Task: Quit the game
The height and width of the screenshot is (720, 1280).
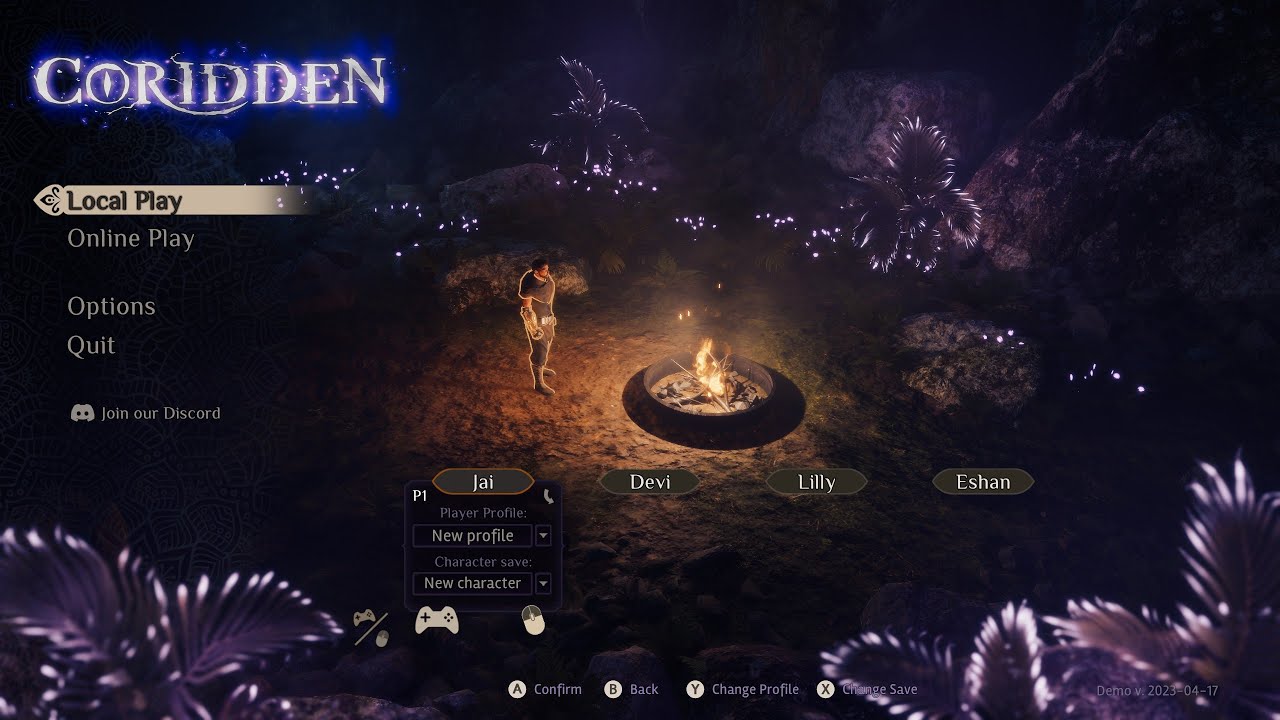Action: [91, 346]
